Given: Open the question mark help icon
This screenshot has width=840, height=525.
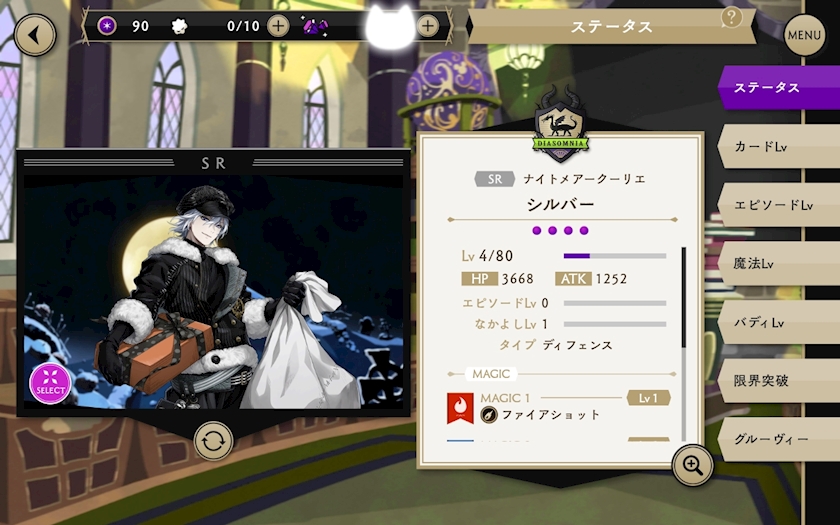Looking at the screenshot, I should 732,17.
